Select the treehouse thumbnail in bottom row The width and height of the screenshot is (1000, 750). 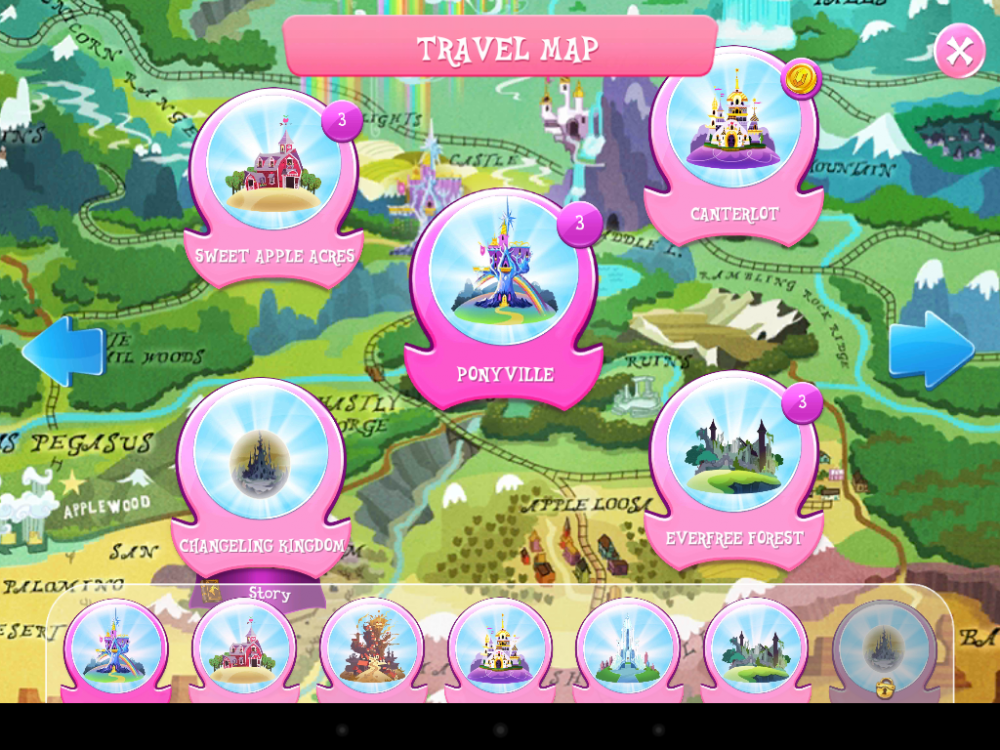[372, 648]
